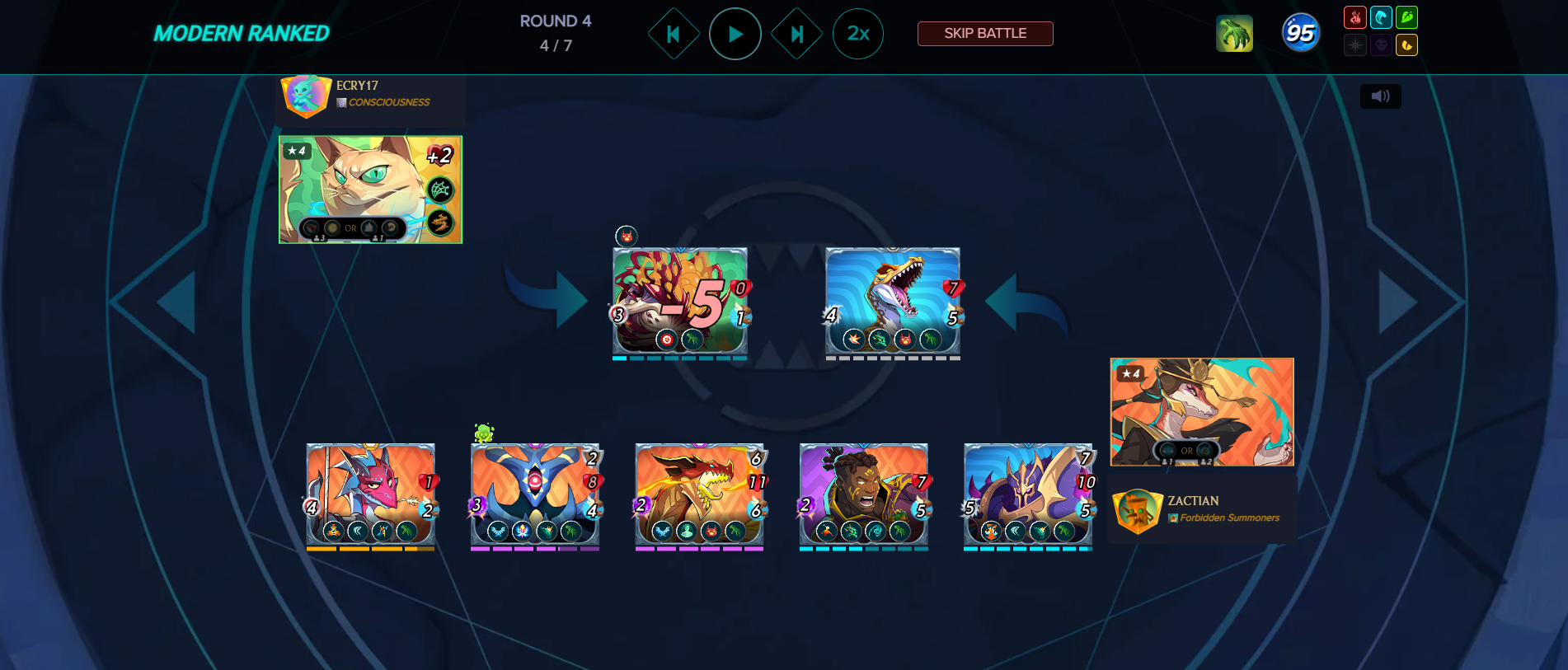Inspect the shark monster card
This screenshot has width=1568, height=670.
893,301
